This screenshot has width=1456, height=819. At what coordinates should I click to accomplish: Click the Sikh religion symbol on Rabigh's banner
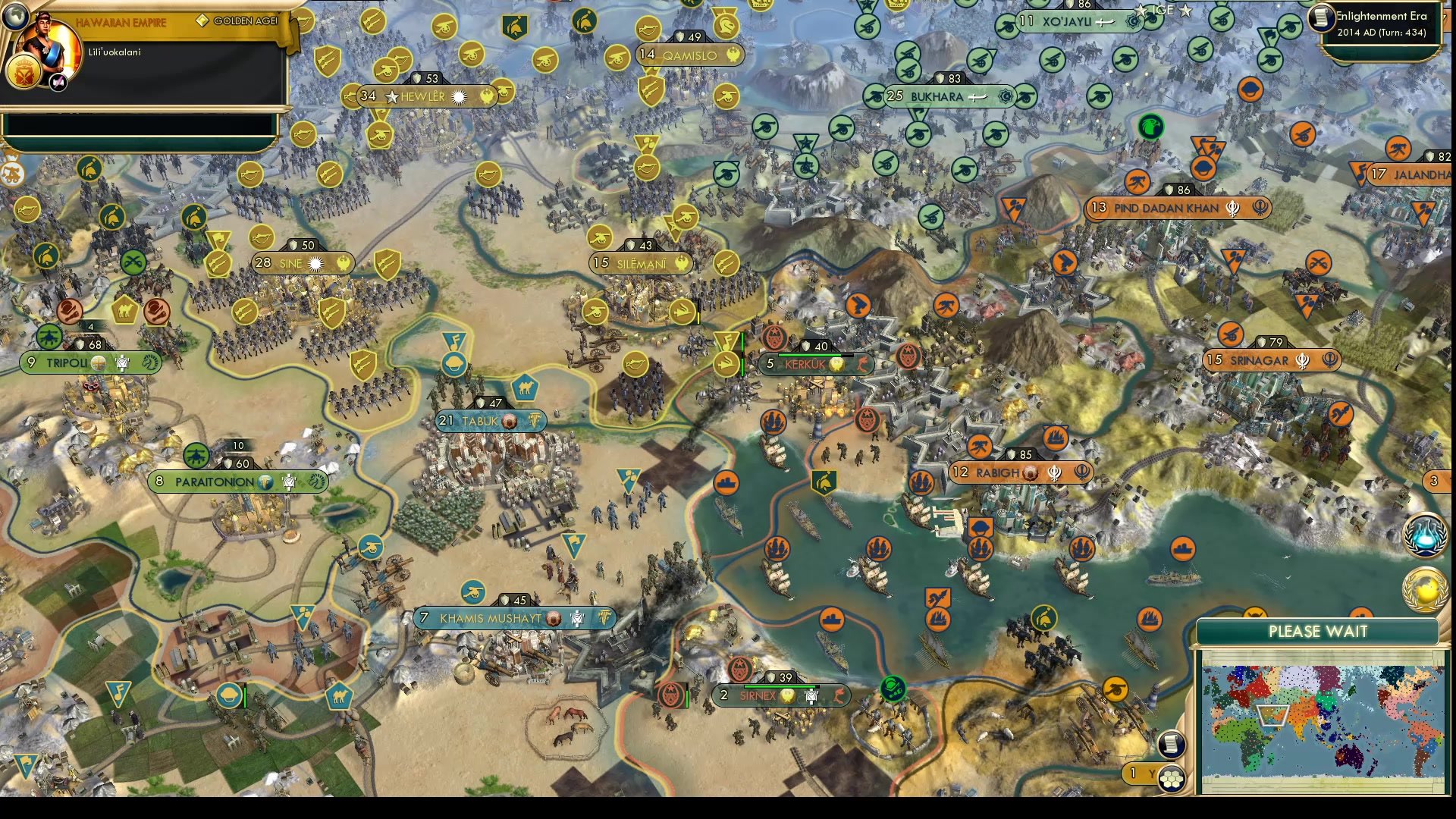(x=1054, y=472)
